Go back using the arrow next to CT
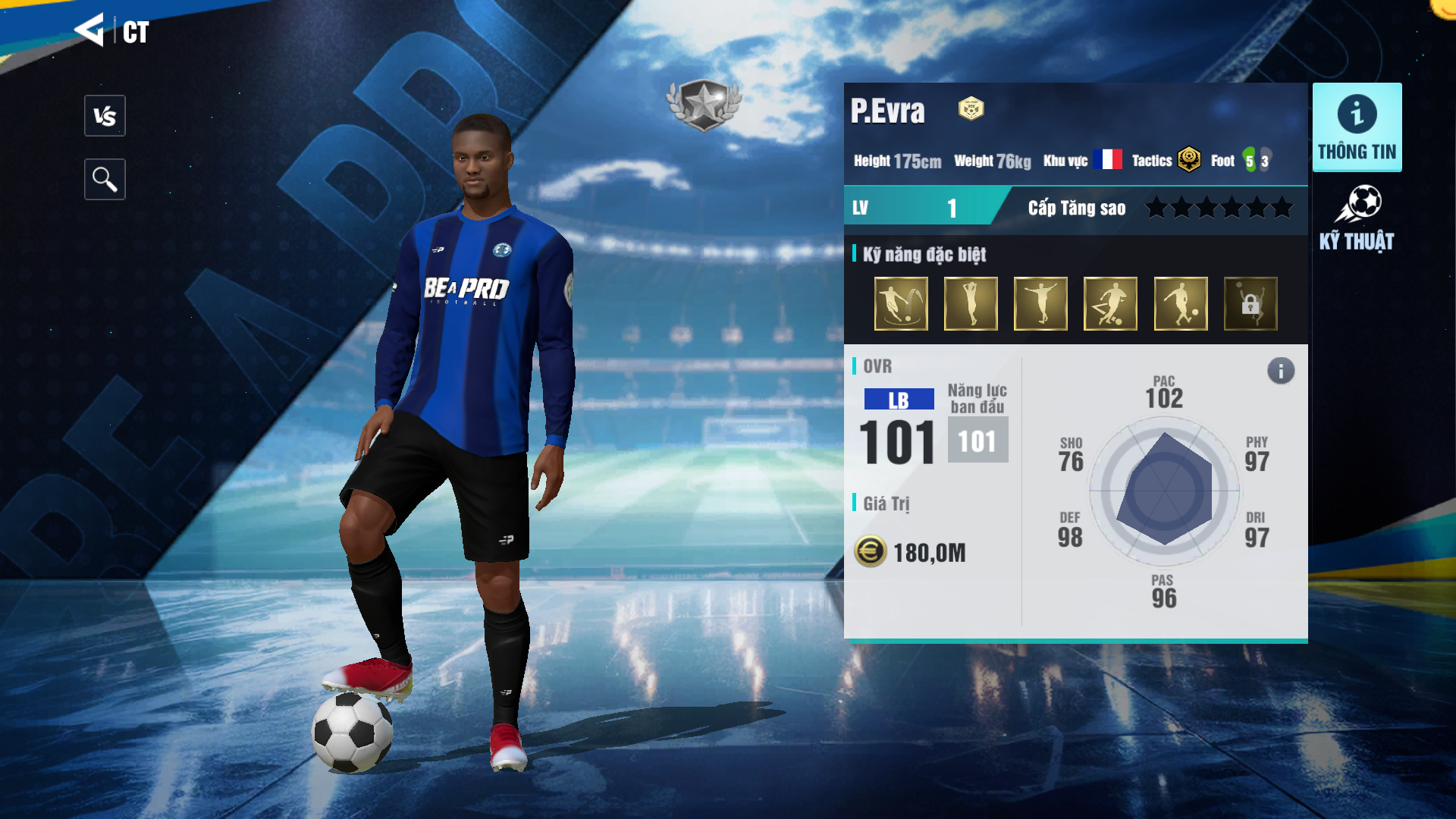The width and height of the screenshot is (1456, 819). tap(89, 30)
